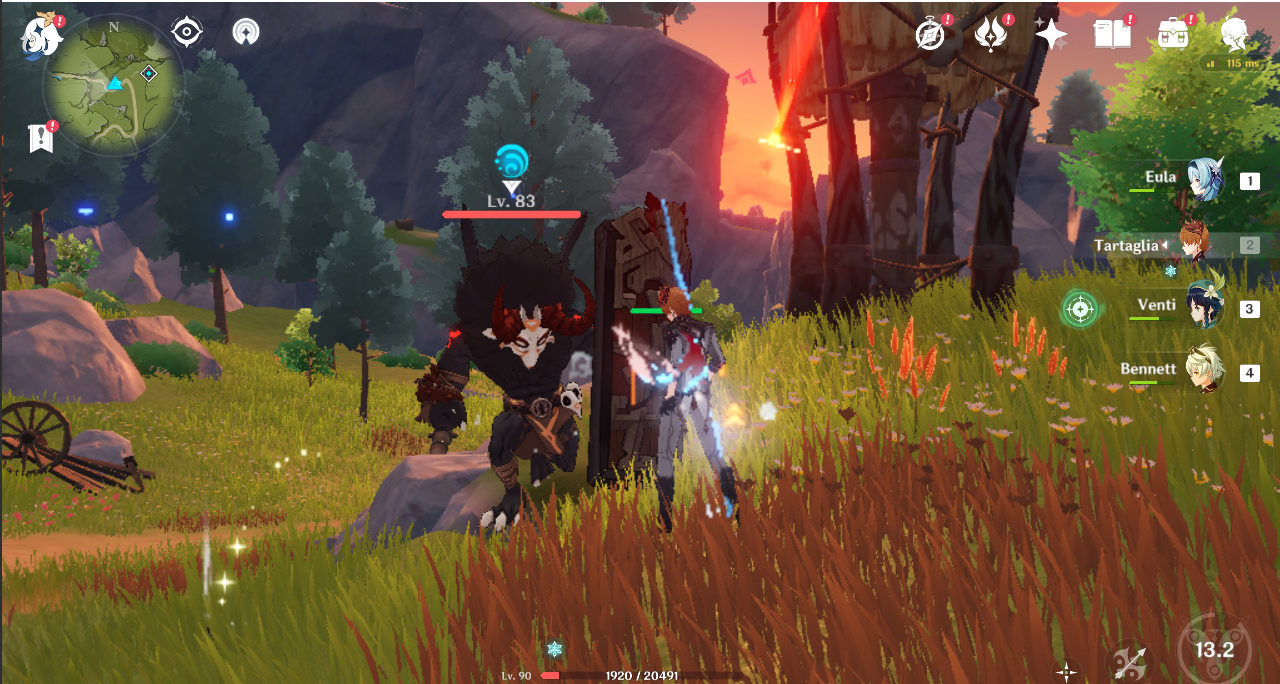Image resolution: width=1280 pixels, height=684 pixels.
Task: Open the Paimon menu
Action: (42, 34)
